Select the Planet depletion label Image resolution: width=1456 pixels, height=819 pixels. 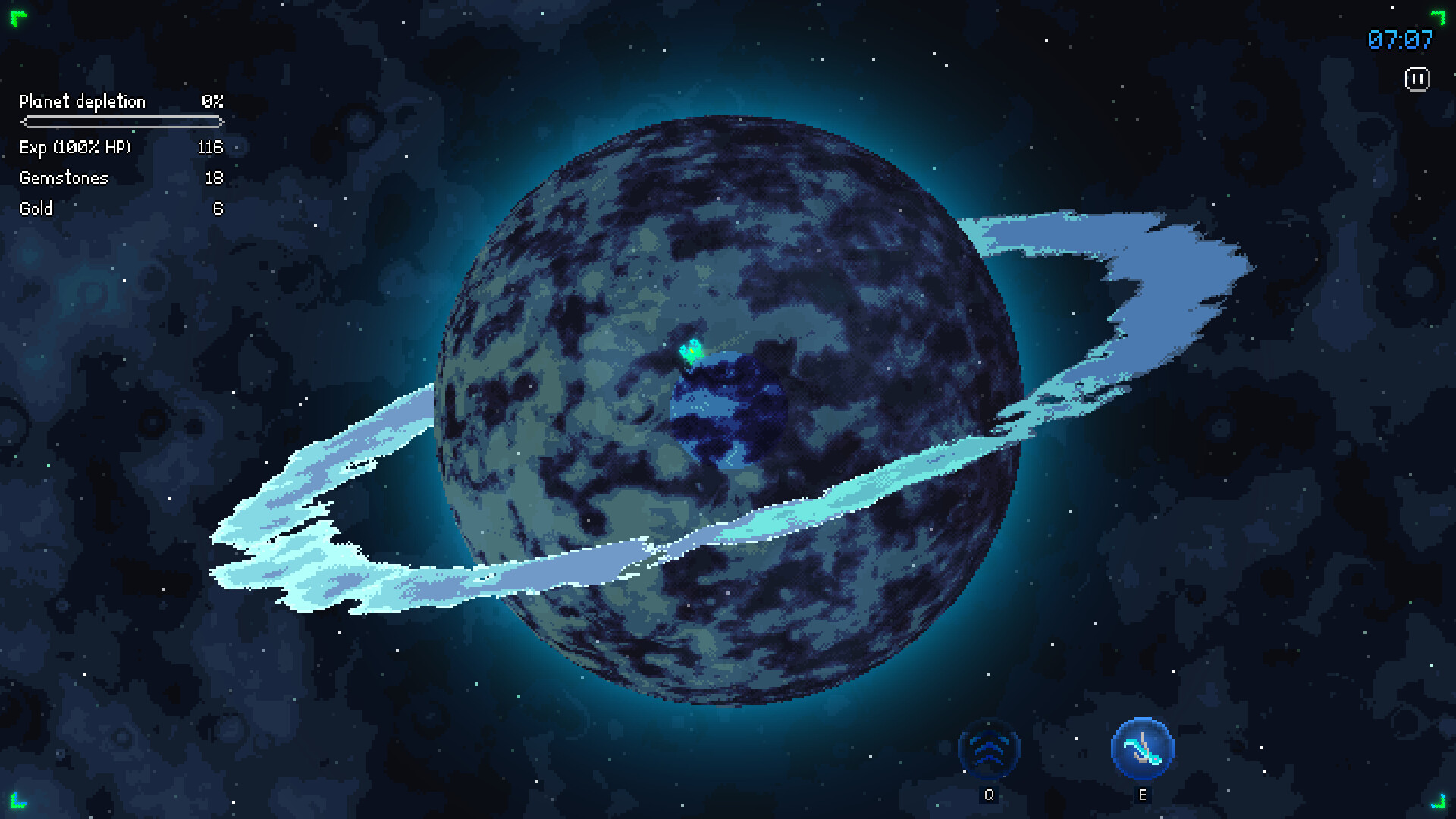point(83,102)
